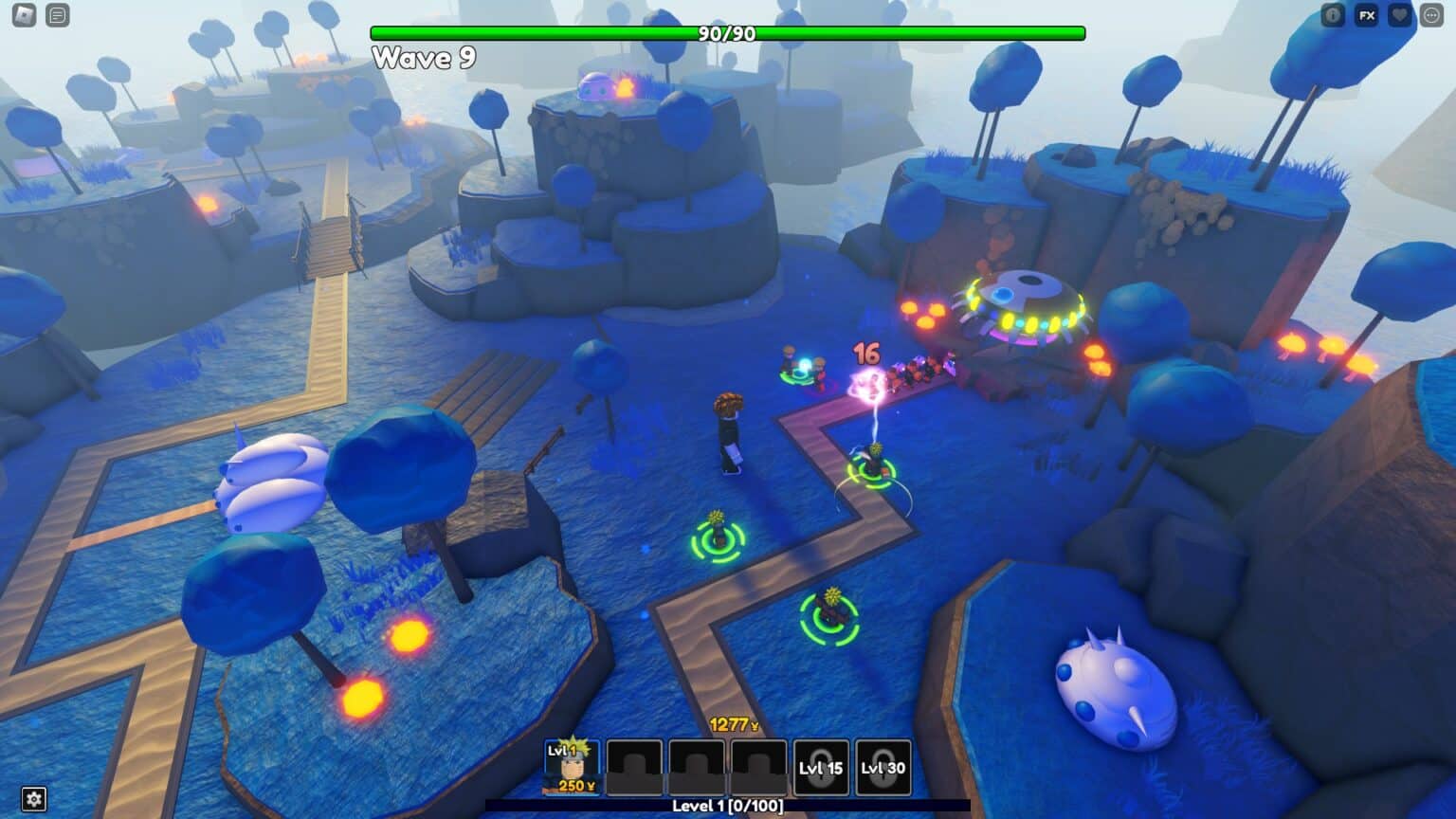The image size is (1456, 819).
Task: Expand more options with the three-dot icon
Action: (1432, 15)
